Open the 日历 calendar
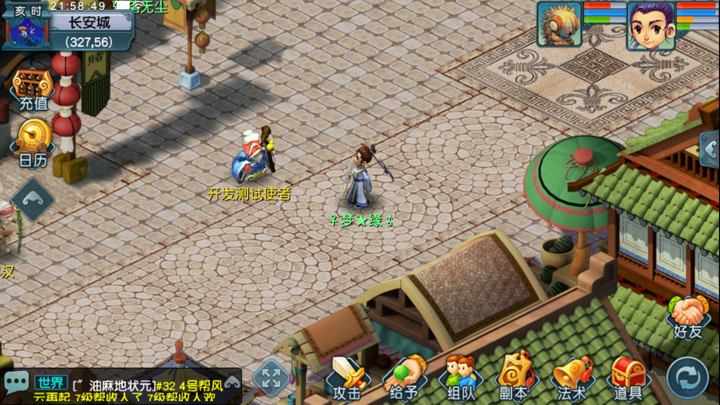Viewport: 720px width, 405px height. pos(32,143)
